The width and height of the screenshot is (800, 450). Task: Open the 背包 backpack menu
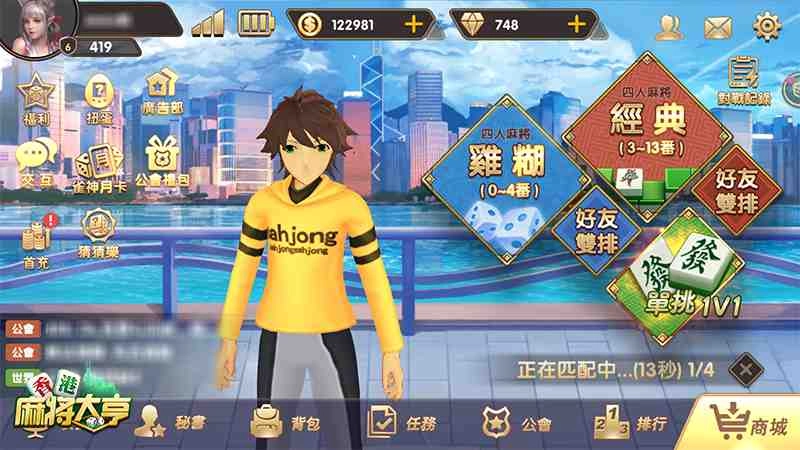[287, 422]
